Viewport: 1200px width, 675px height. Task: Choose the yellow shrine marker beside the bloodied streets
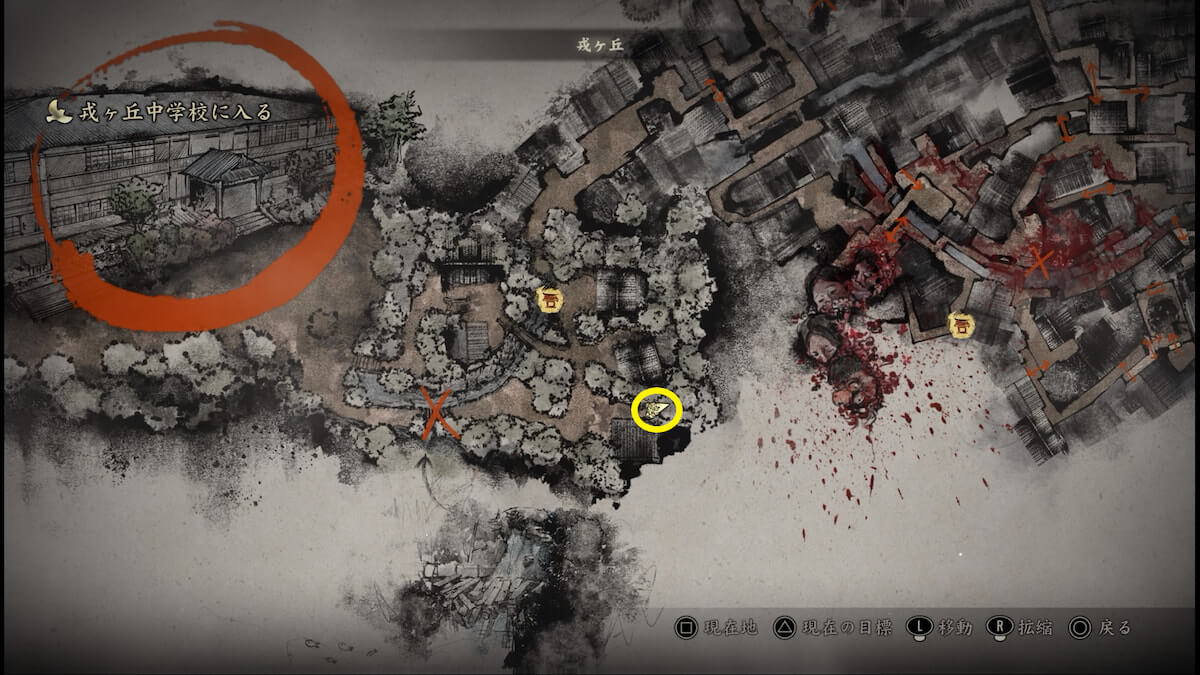961,324
